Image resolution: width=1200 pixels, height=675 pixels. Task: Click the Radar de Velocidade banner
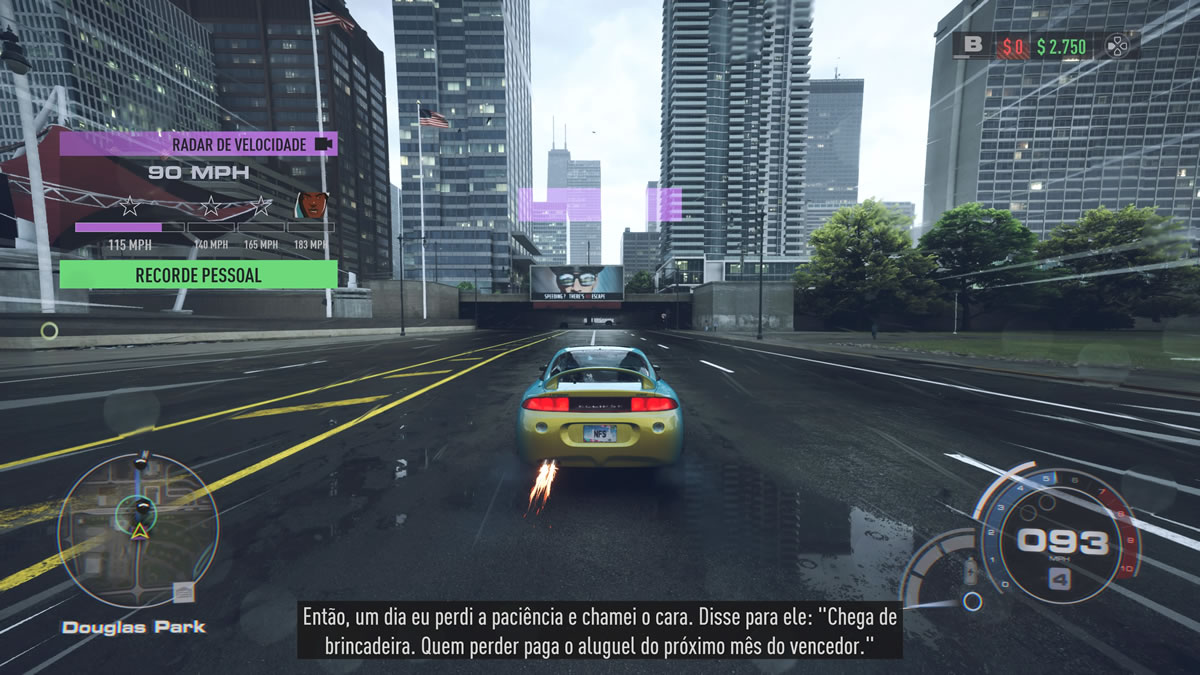tap(198, 144)
